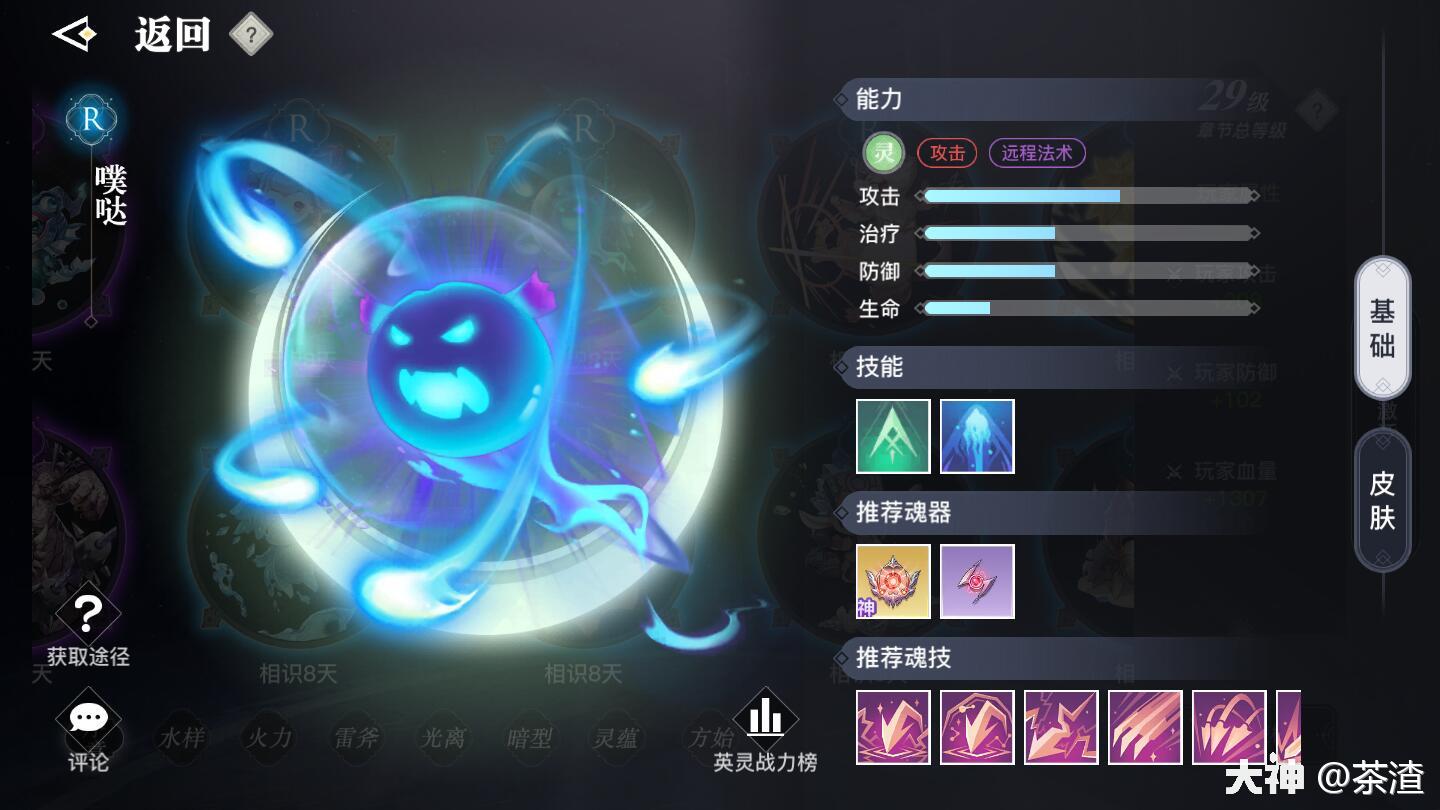1440x810 pixels.
Task: Open the golden 神-marked soul vessel under 推荐魂器
Action: [893, 581]
